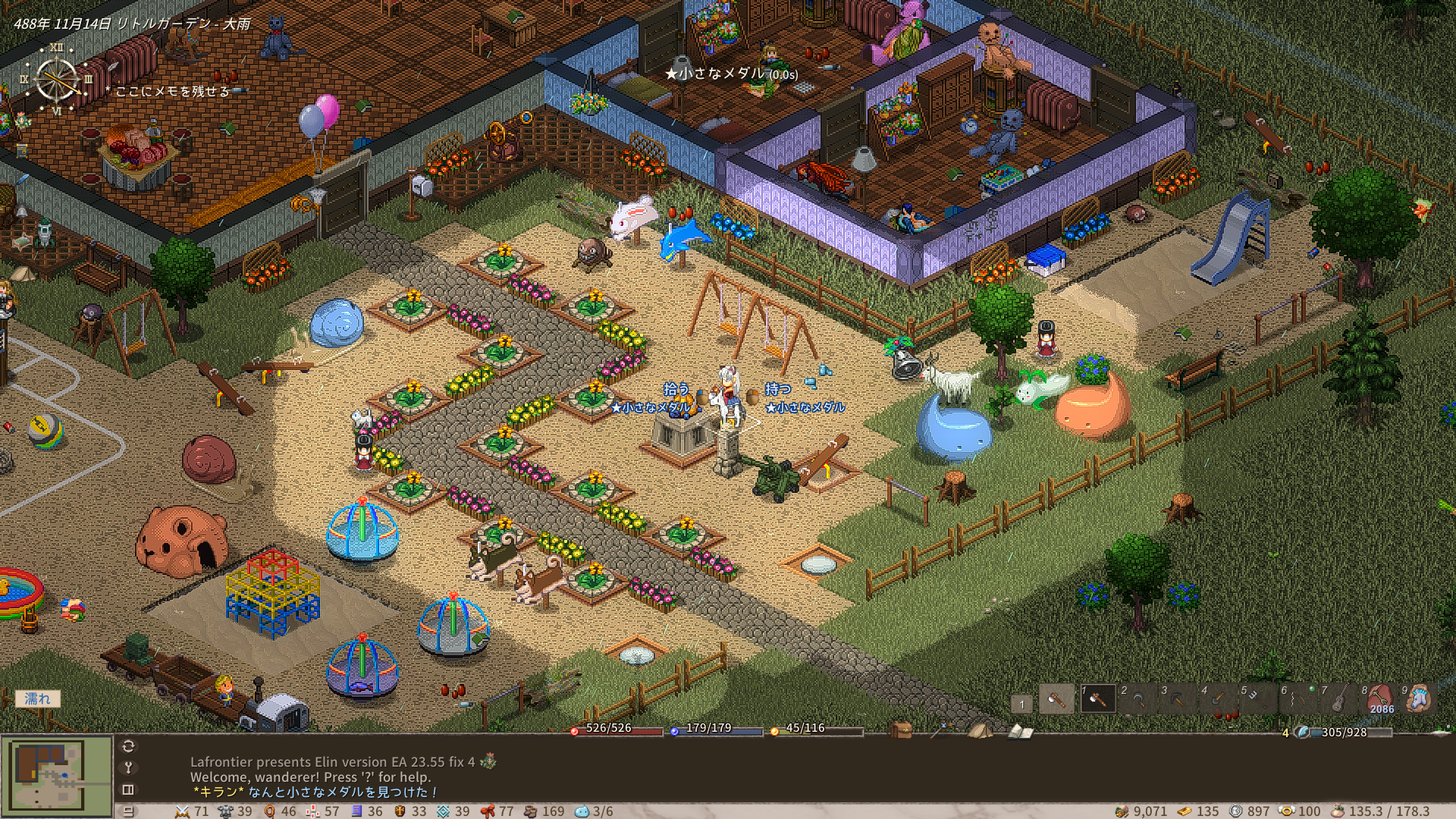Select the highlighted axe in hotbar slot 1

tap(1097, 699)
